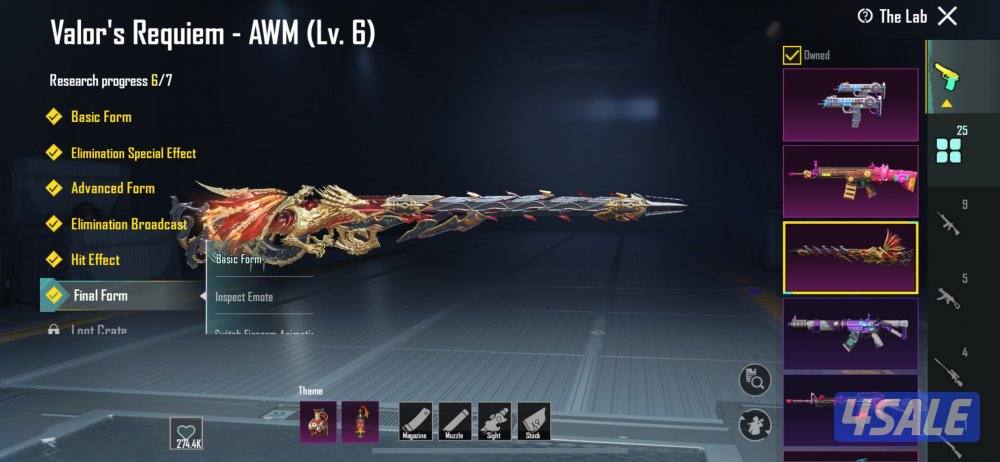Select the Hit Effect stage

click(x=95, y=260)
